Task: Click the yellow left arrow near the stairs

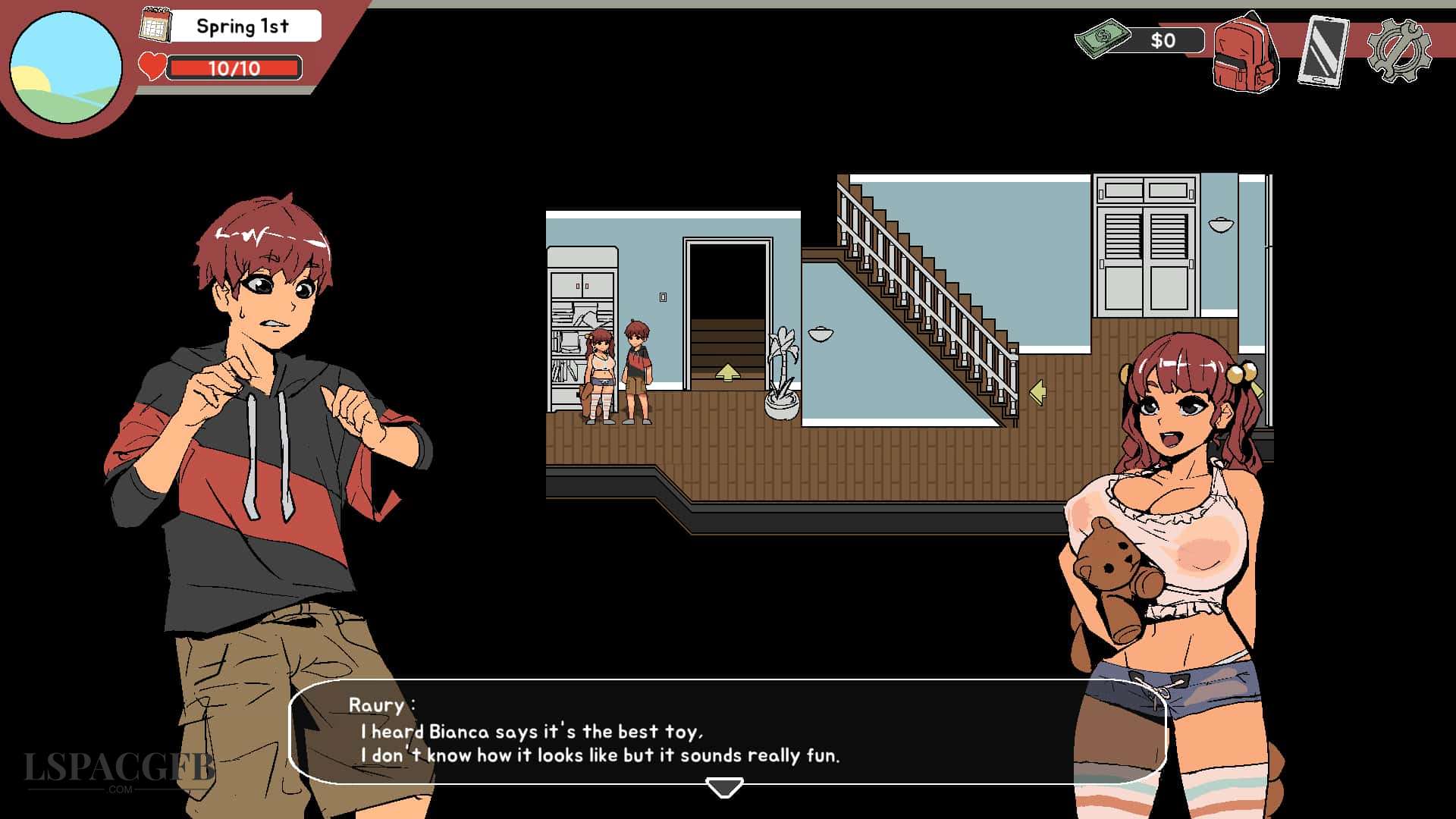Action: pyautogui.click(x=1040, y=391)
